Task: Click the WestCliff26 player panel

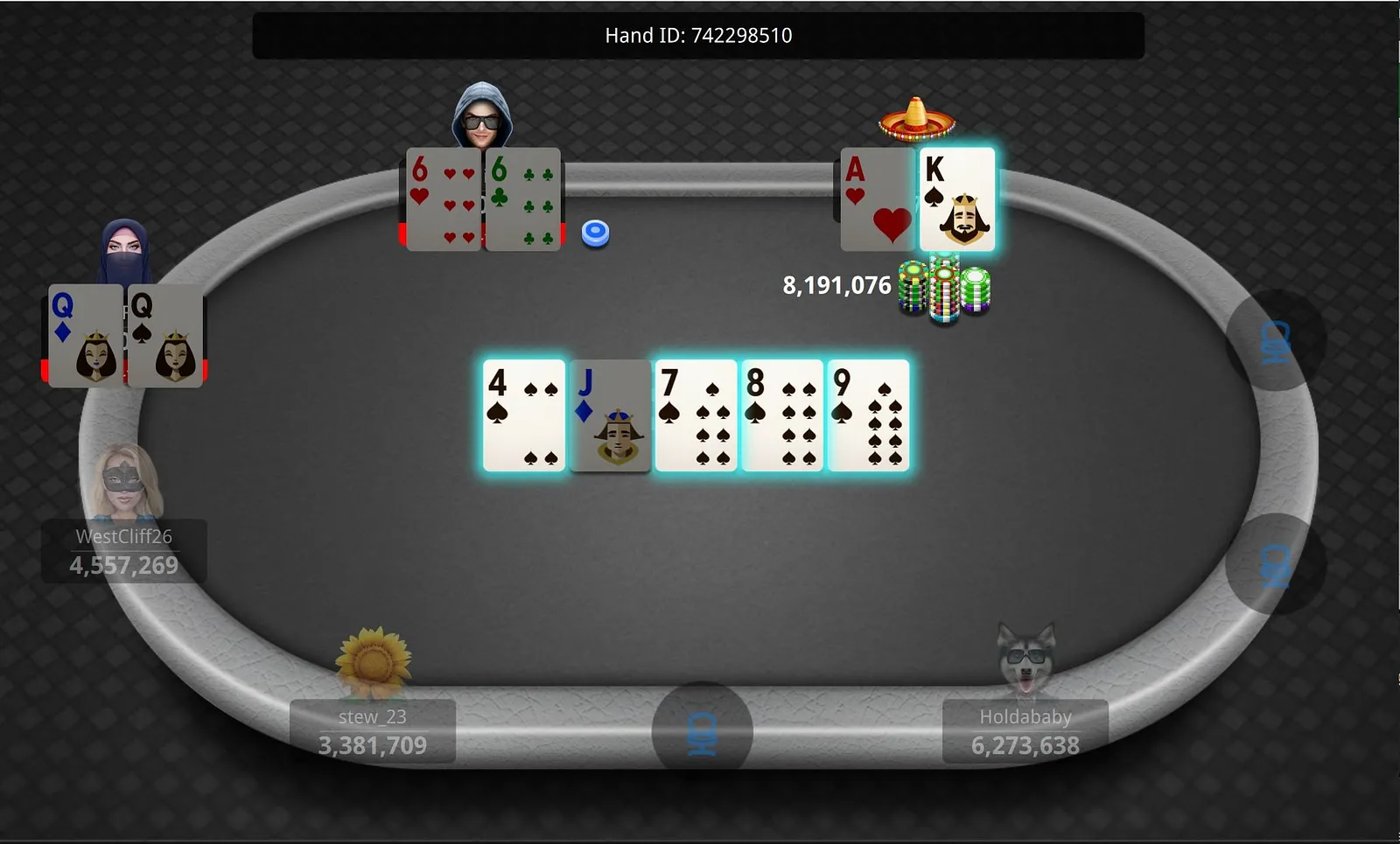Action: (124, 551)
